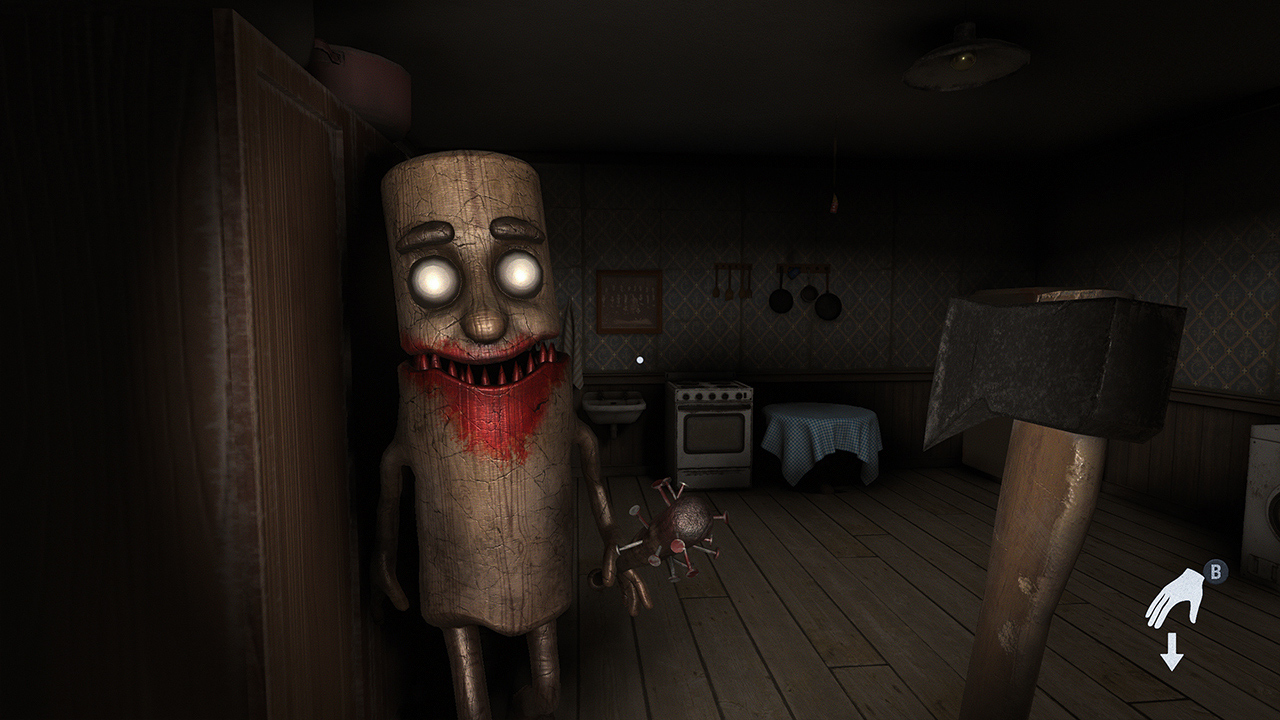Open the oven door on the stove
This screenshot has width=1280, height=720.
click(x=712, y=432)
